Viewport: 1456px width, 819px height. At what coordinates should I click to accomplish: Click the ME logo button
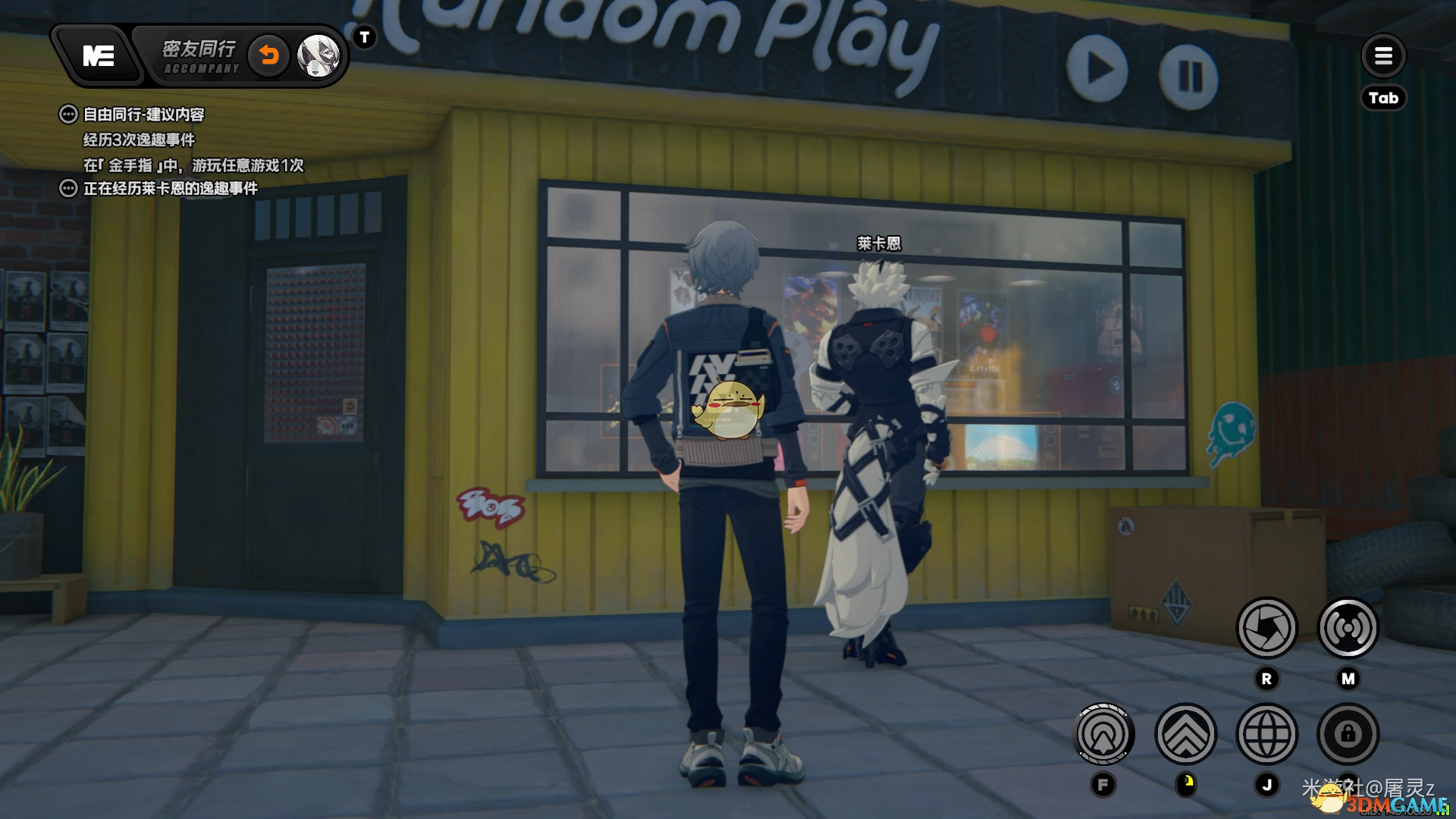click(x=99, y=56)
